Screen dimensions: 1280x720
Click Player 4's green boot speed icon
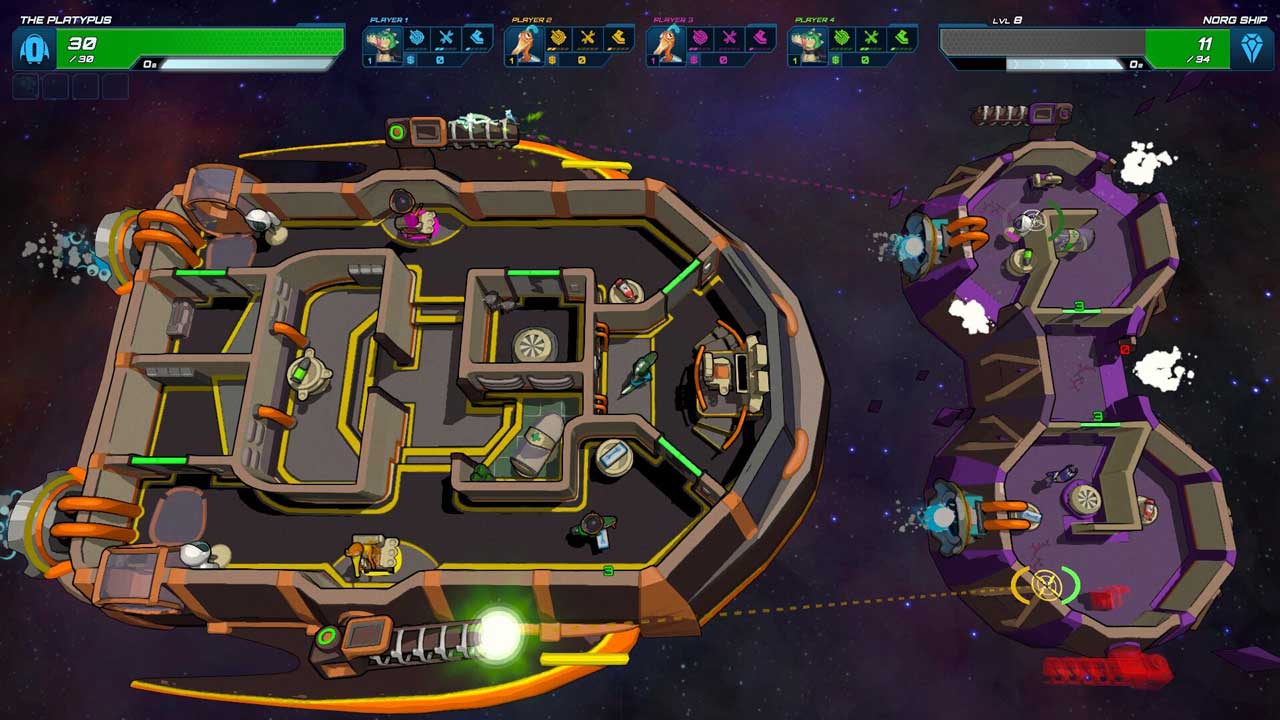[902, 38]
